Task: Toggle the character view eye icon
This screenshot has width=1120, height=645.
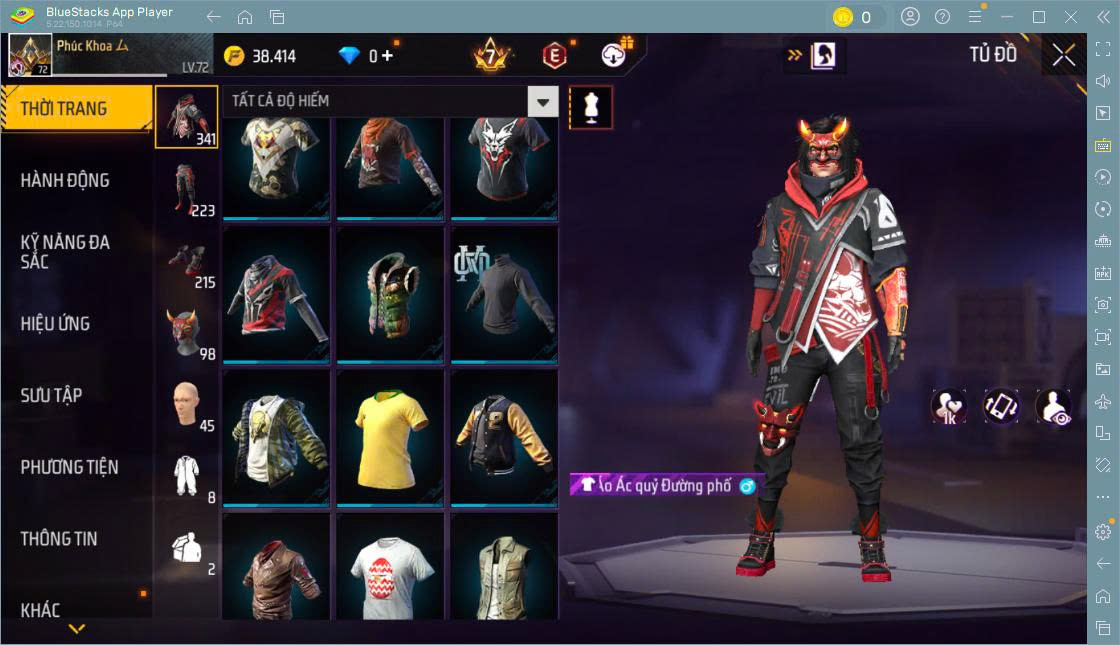Action: 1053,407
